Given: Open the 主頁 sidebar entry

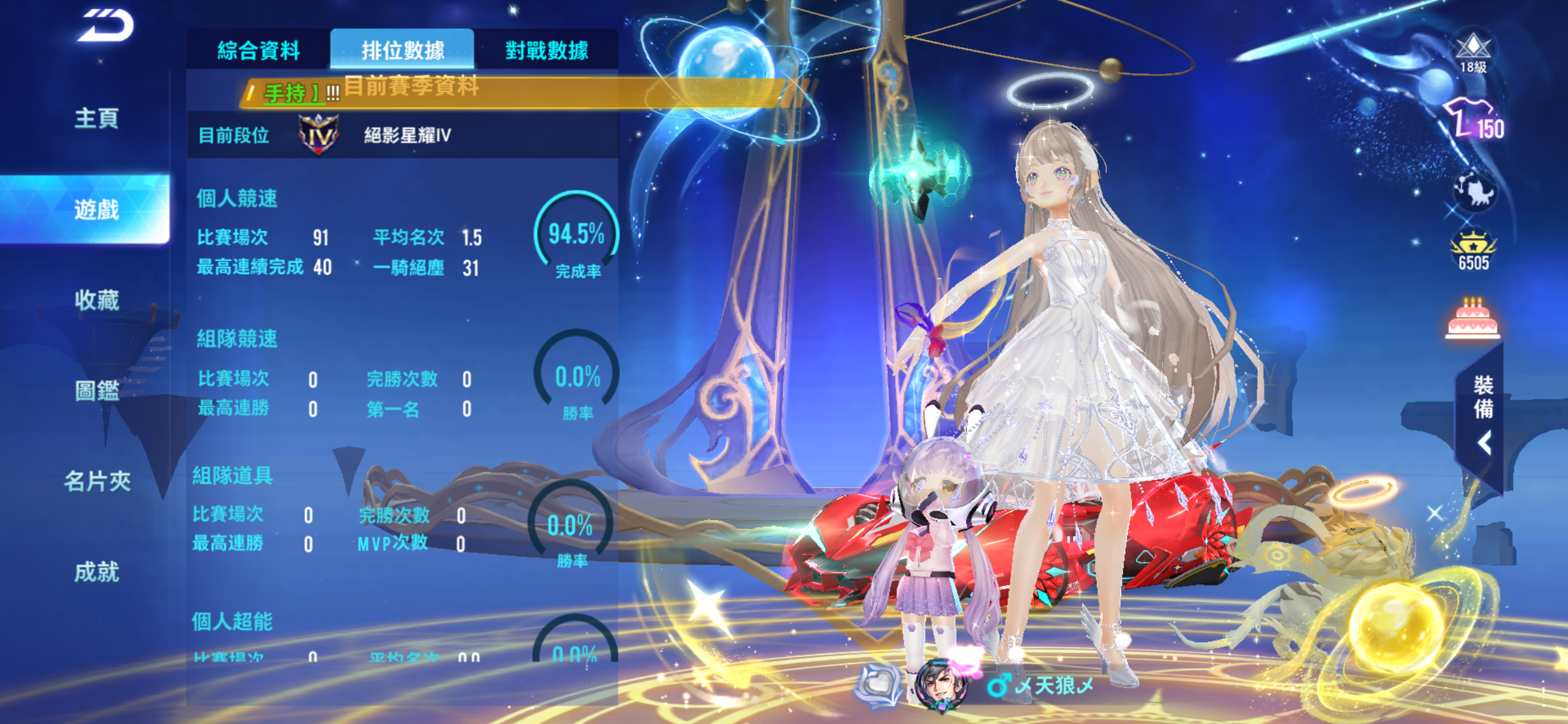Looking at the screenshot, I should [x=97, y=118].
